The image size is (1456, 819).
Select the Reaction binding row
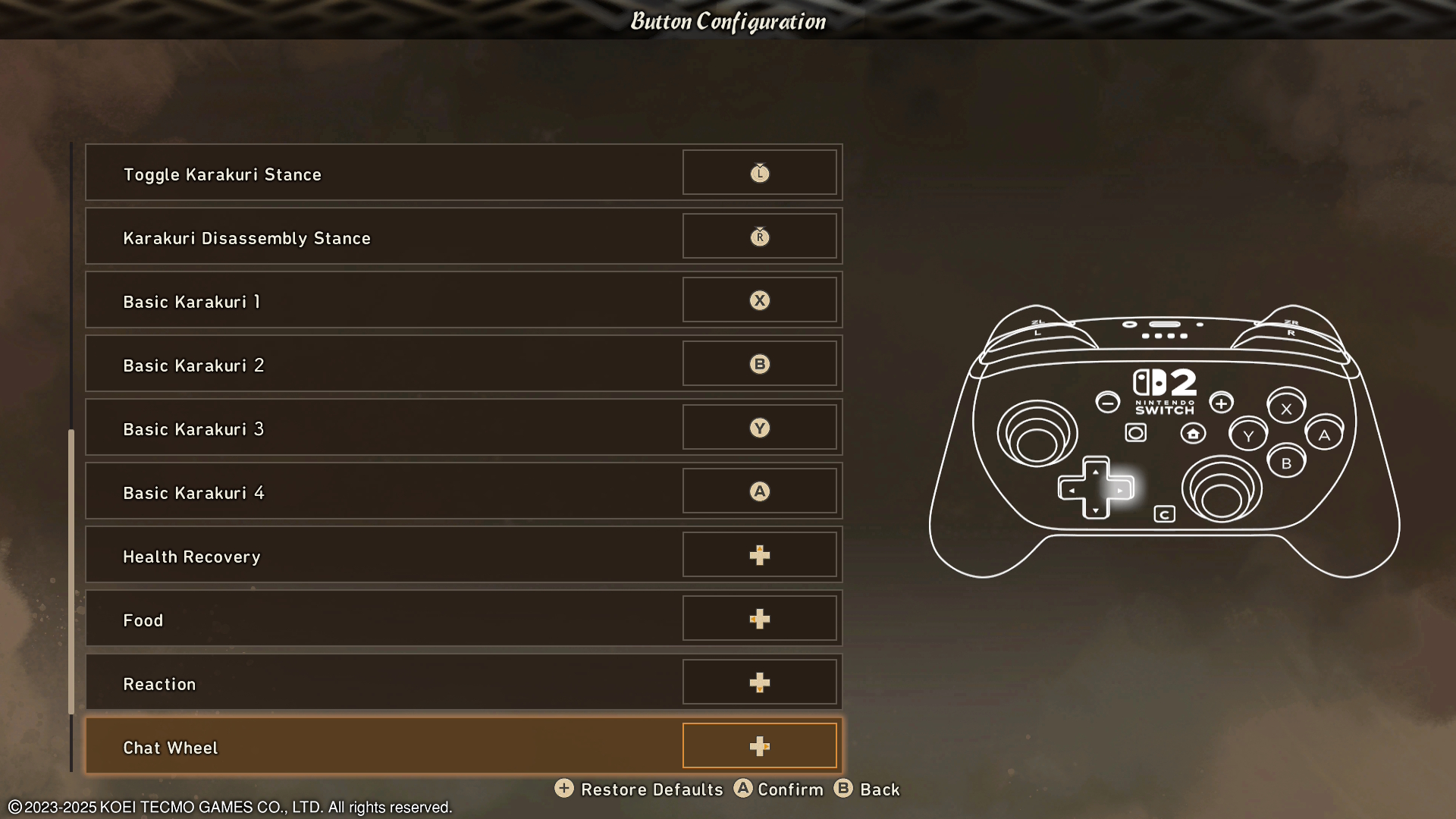[x=463, y=682]
